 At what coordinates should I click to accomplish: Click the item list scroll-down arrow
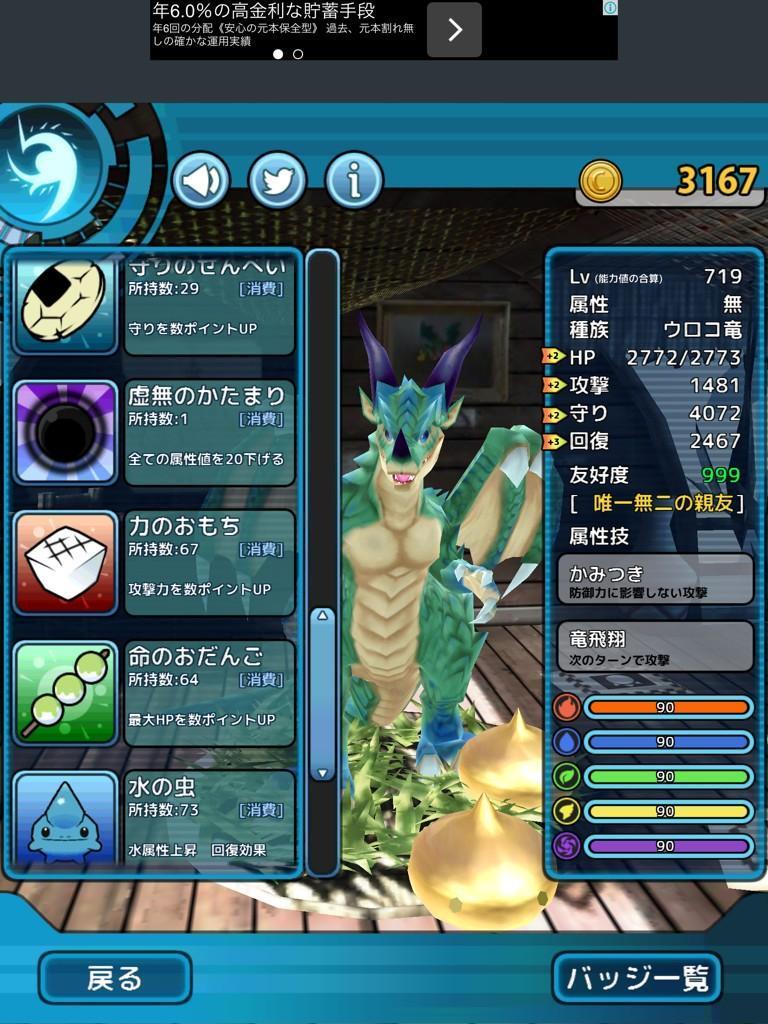pos(322,772)
